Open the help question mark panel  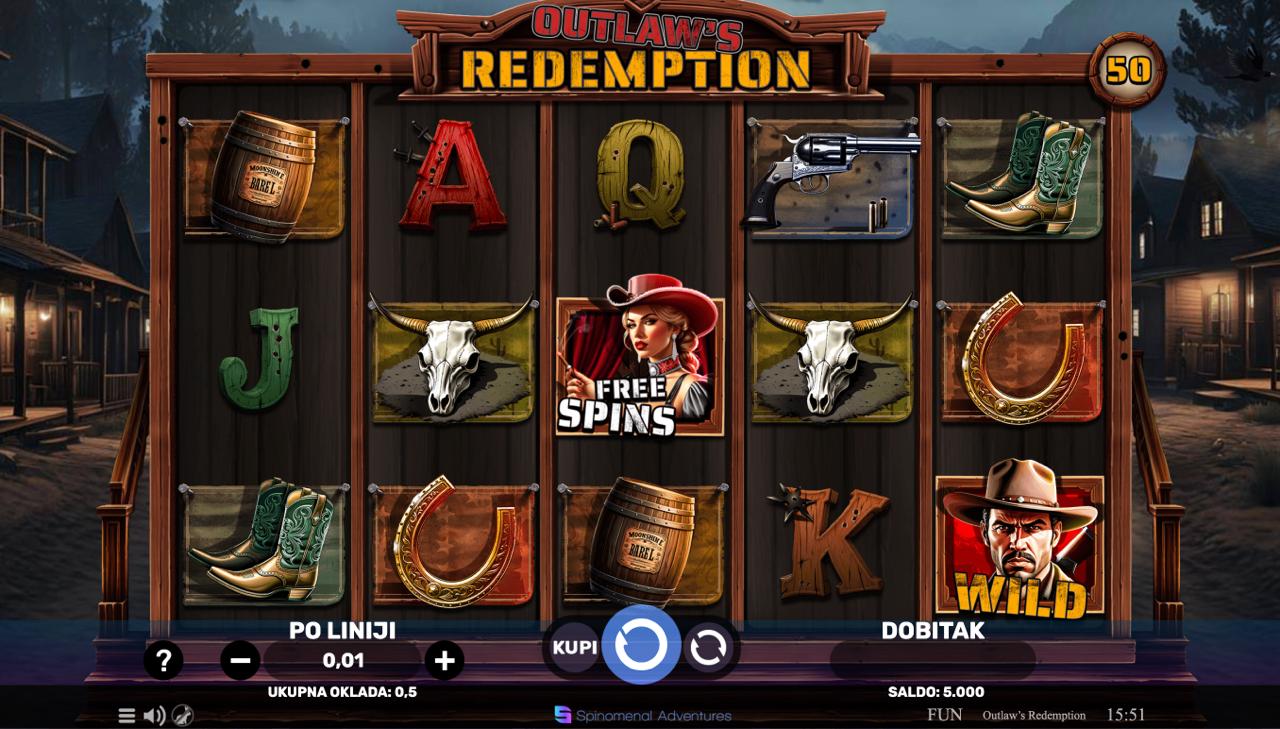click(x=163, y=660)
